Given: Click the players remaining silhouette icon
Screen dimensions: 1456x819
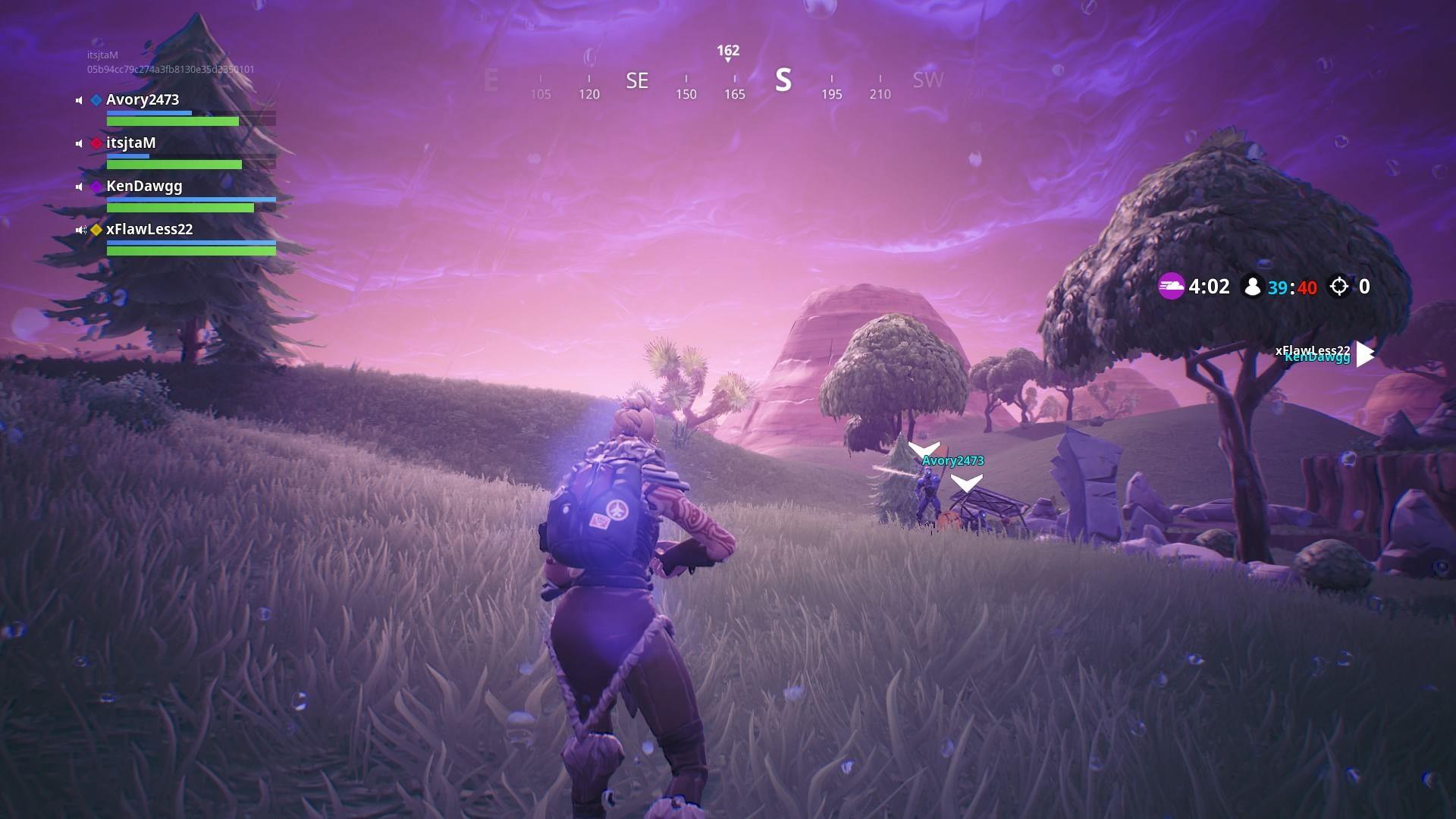Looking at the screenshot, I should (x=1253, y=287).
